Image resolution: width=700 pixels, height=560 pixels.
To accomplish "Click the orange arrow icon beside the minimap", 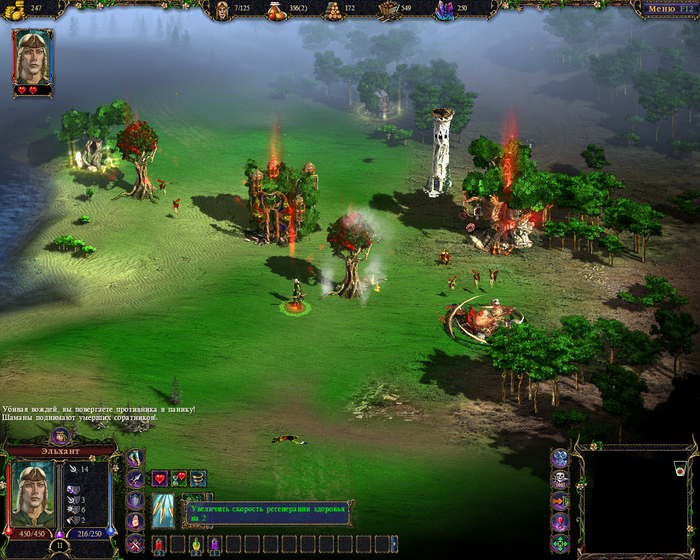I will tap(559, 501).
